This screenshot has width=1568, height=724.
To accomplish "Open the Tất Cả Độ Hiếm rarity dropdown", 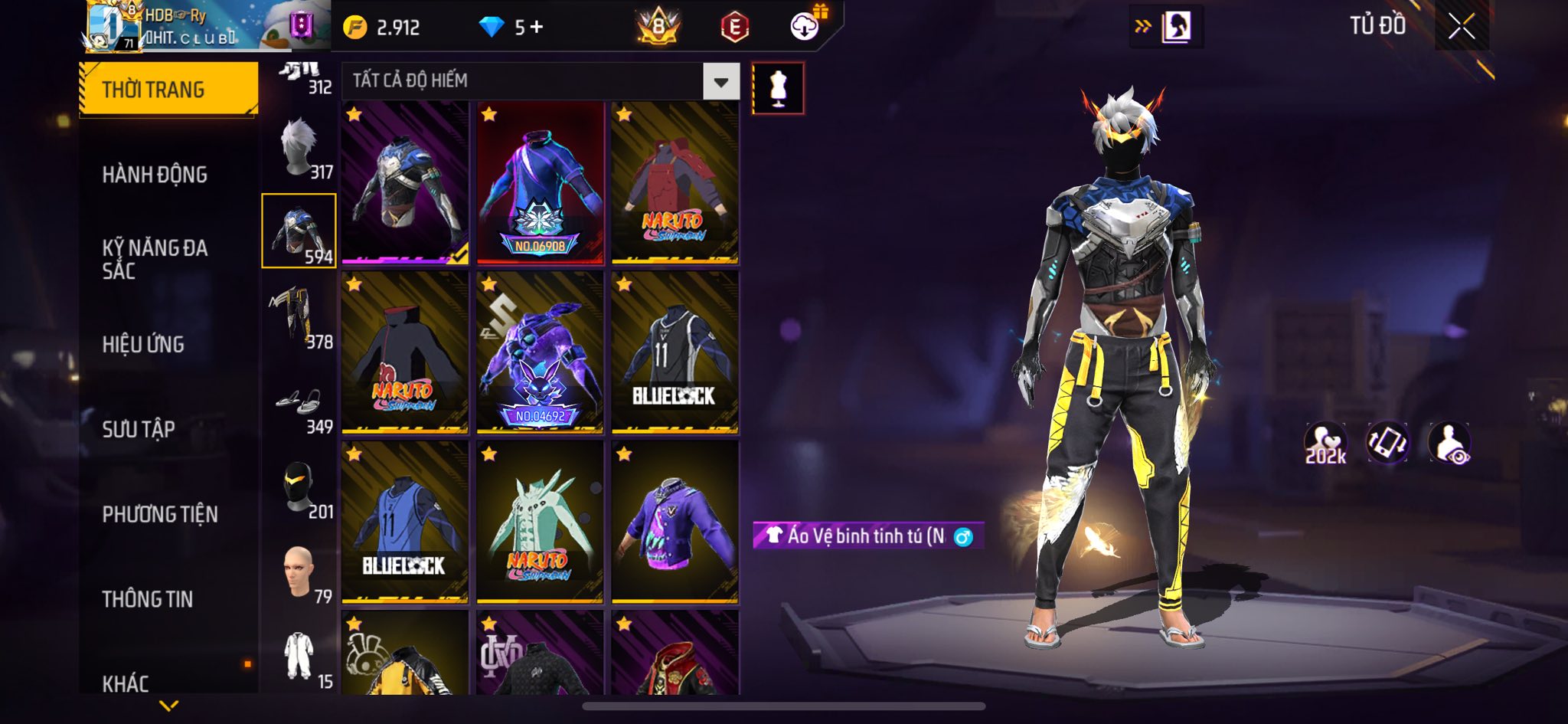I will [x=720, y=81].
